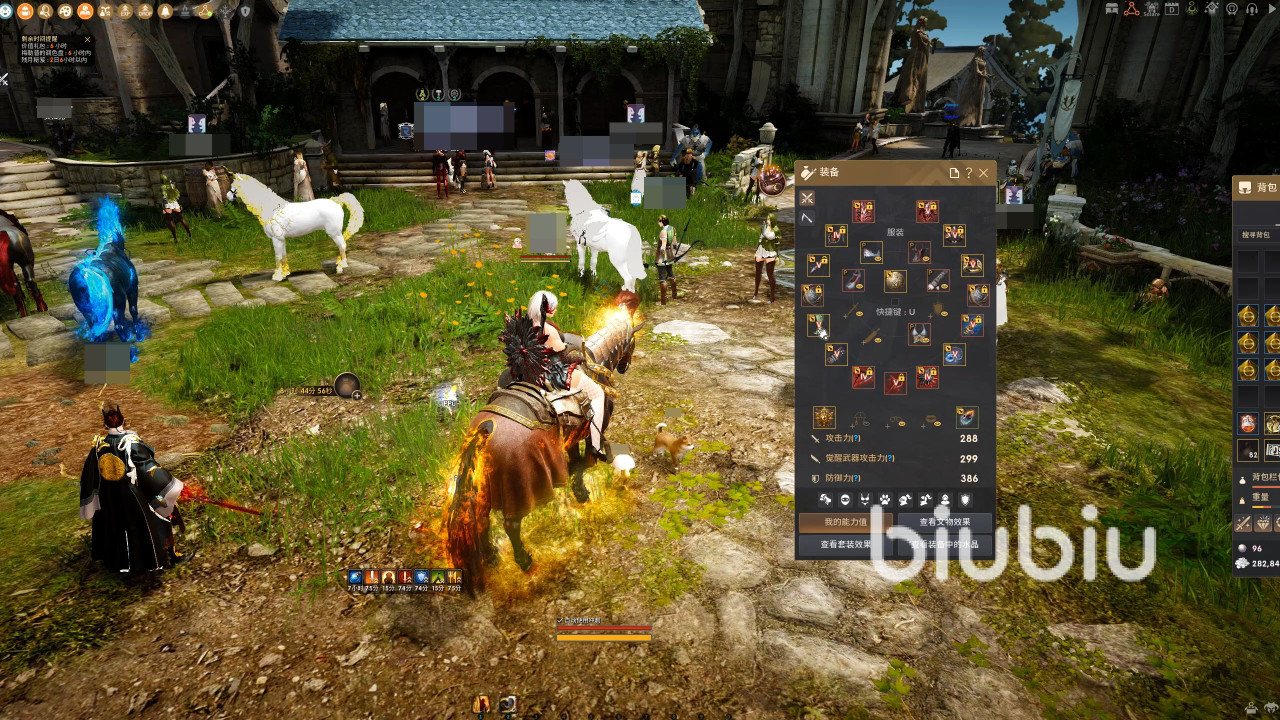The height and width of the screenshot is (720, 1280).
Task: Open 查看文物效果 relic effects
Action: (x=945, y=522)
